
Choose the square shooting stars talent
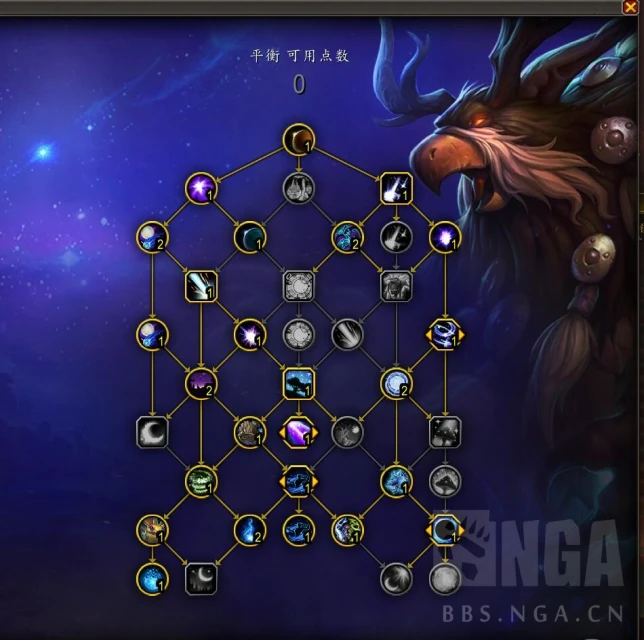click(395, 187)
